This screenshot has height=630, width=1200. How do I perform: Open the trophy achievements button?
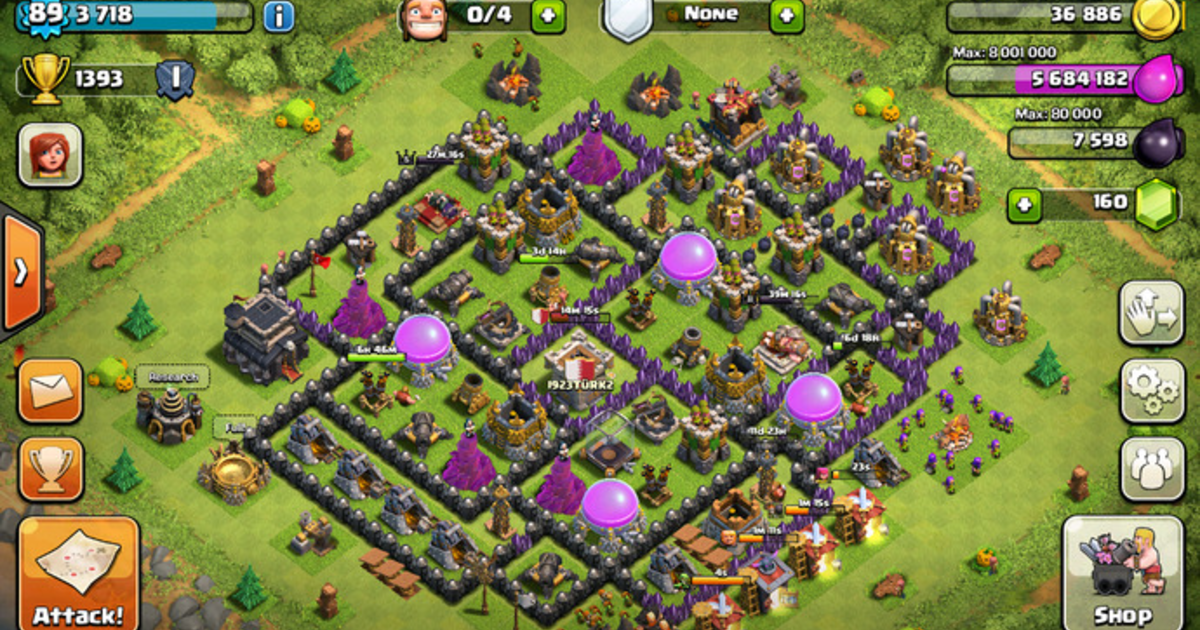pyautogui.click(x=49, y=469)
